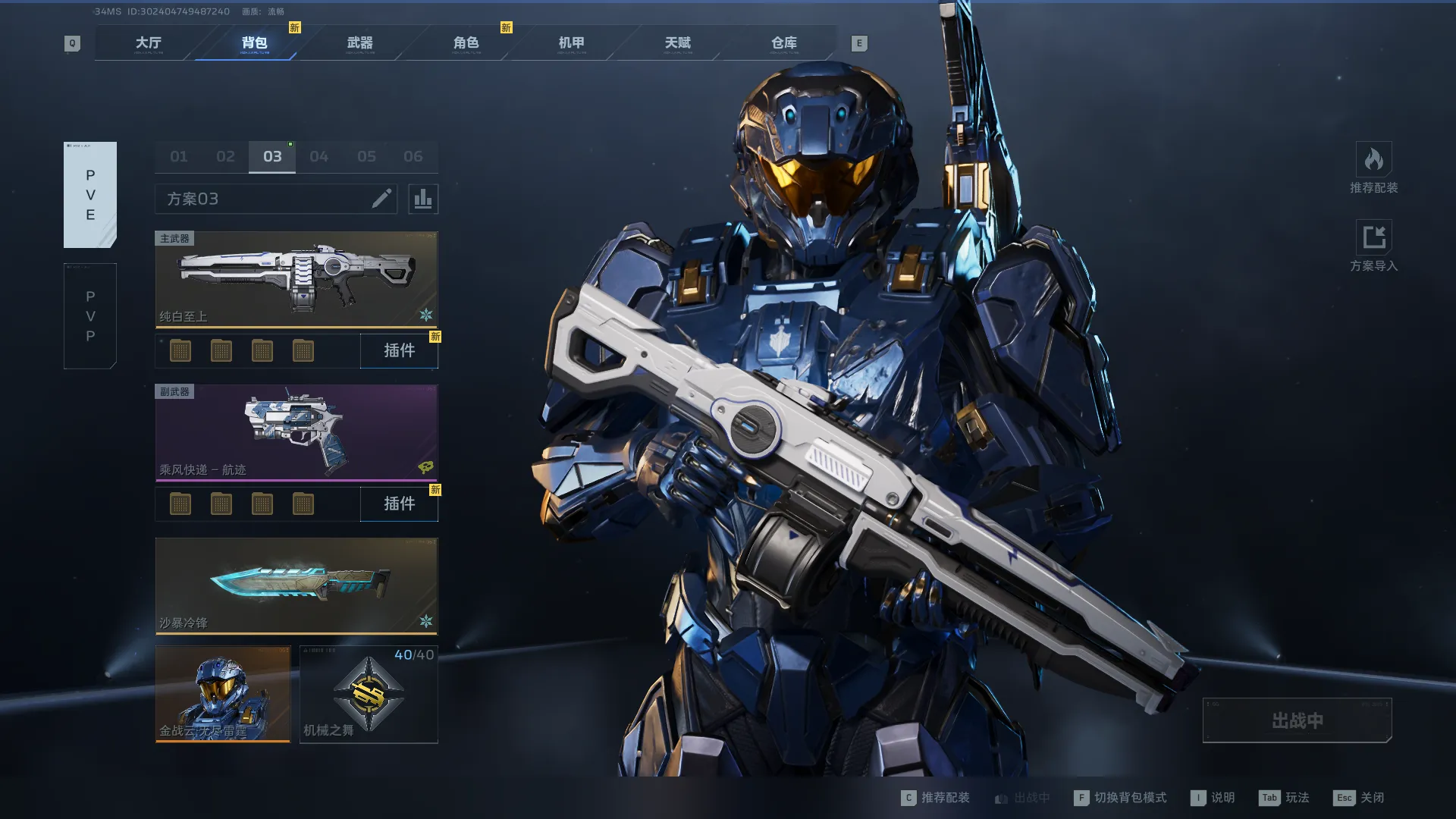This screenshot has height=819, width=1456.
Task: Click the 方案导入 import loadout icon
Action: tap(1373, 238)
